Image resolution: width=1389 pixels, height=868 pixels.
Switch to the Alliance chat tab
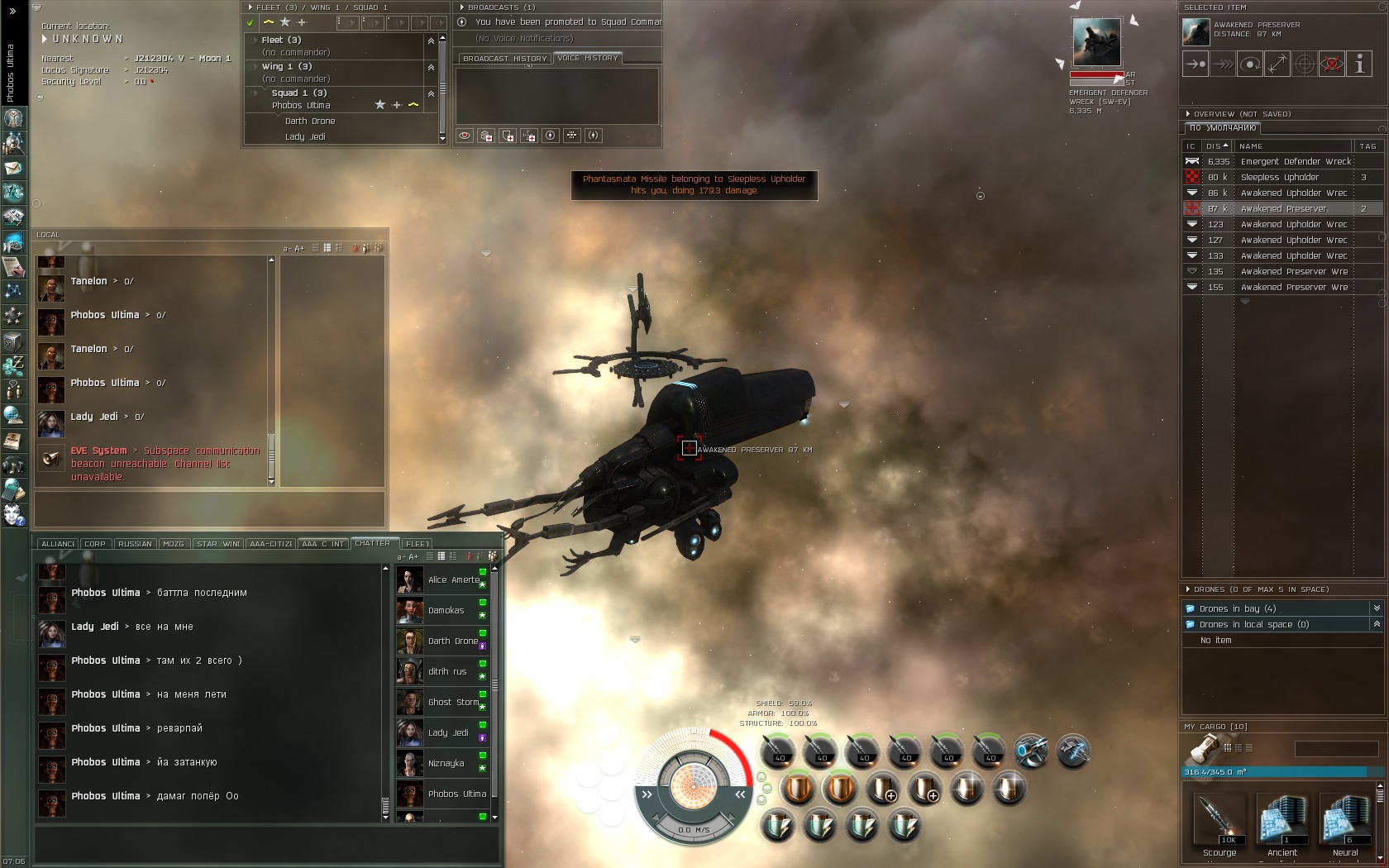(x=58, y=544)
